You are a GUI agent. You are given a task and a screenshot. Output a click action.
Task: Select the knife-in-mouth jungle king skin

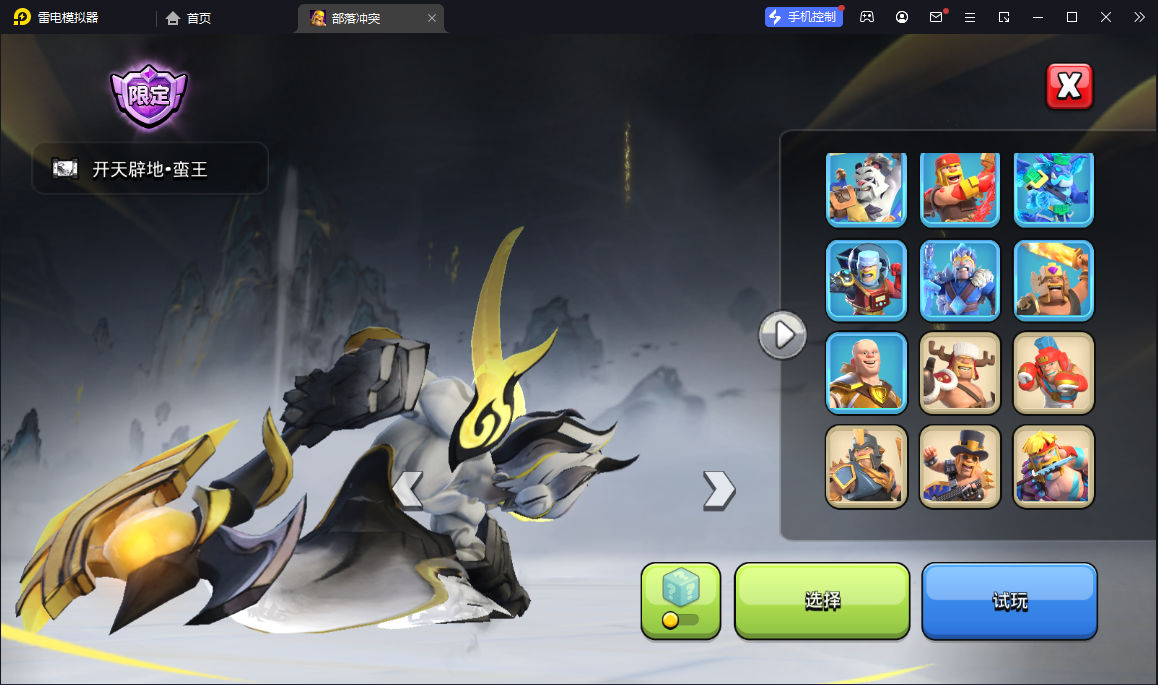pyautogui.click(x=1054, y=466)
